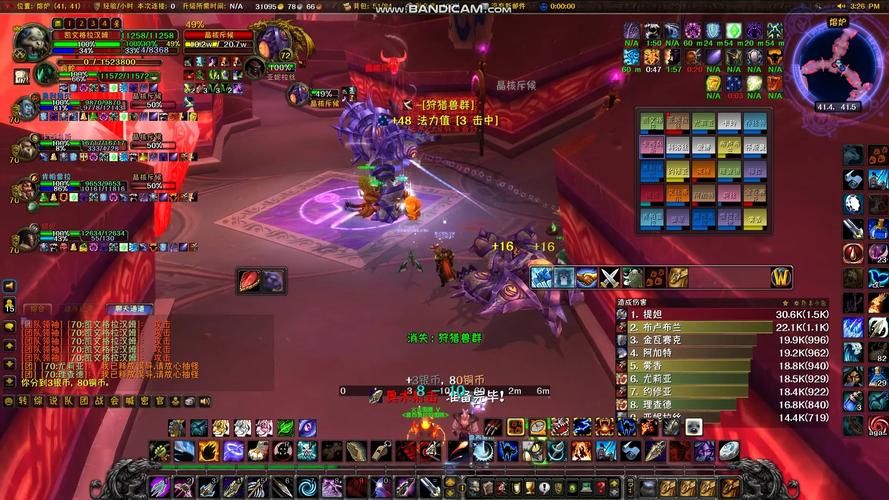
Task: Select the player portrait frame
Action: (x=32, y=43)
